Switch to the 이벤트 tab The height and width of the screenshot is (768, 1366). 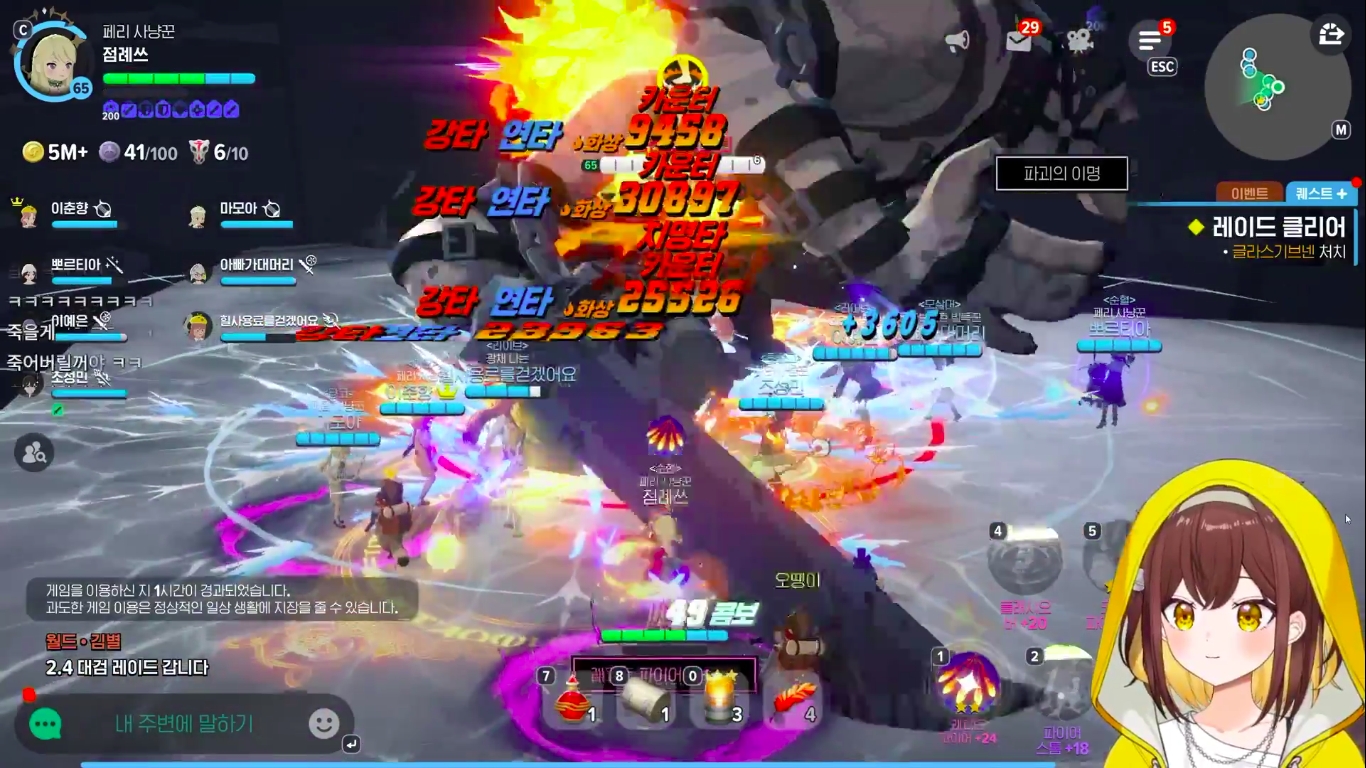(1250, 193)
